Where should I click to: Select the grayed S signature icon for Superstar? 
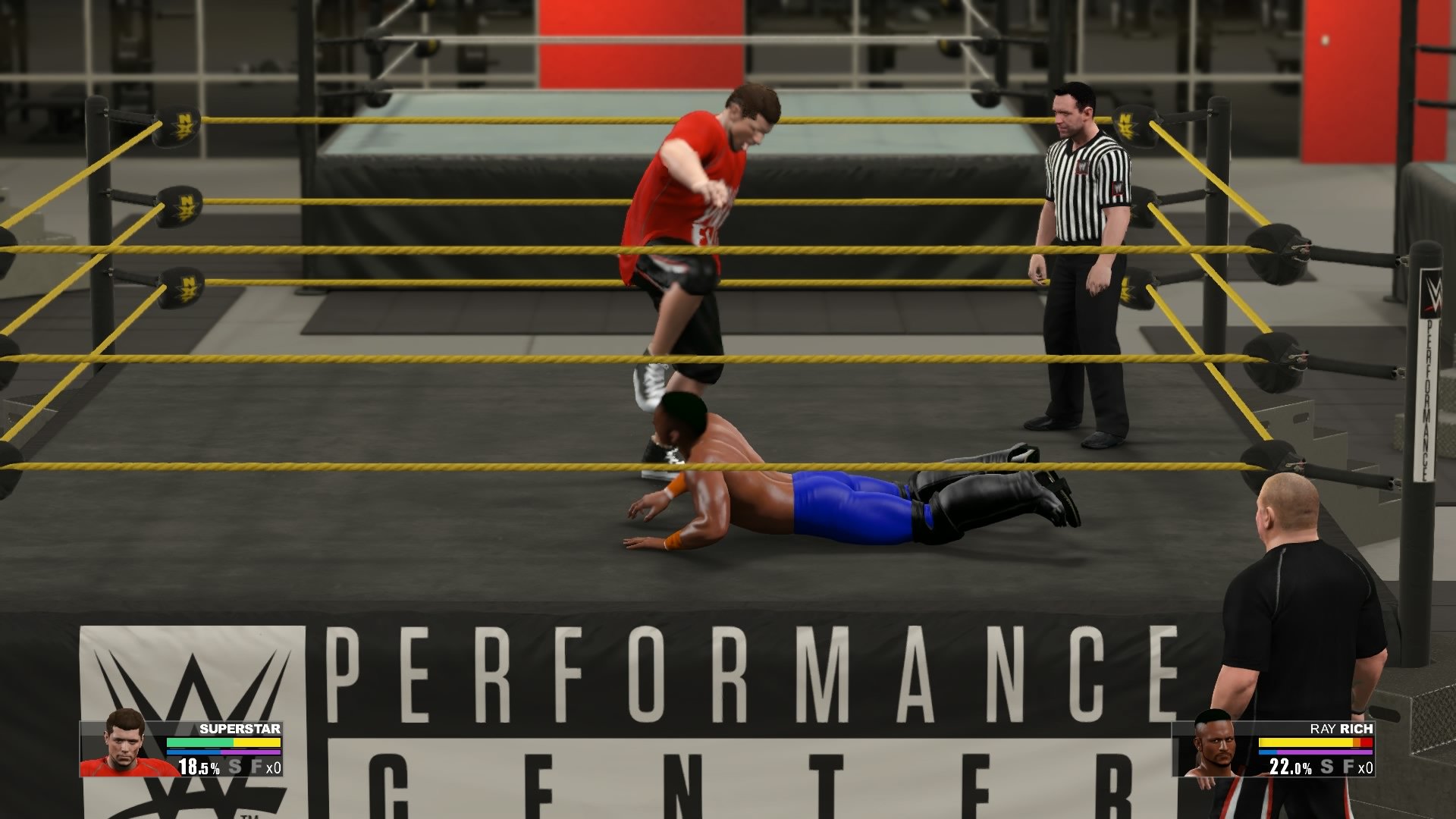235,767
